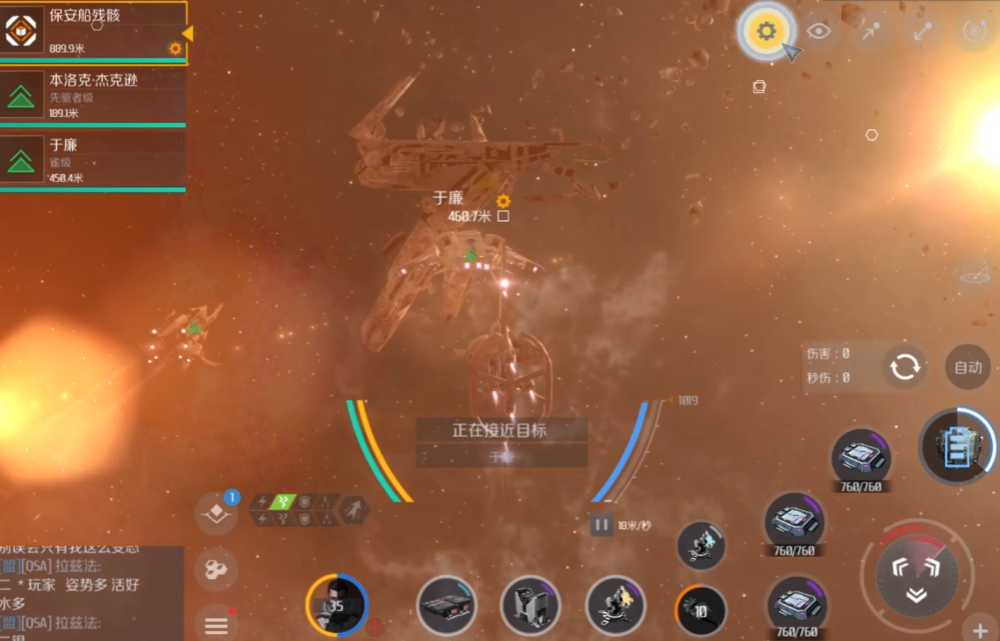Open the diamond button with badge 1
This screenshot has height=641, width=1000.
click(x=216, y=513)
